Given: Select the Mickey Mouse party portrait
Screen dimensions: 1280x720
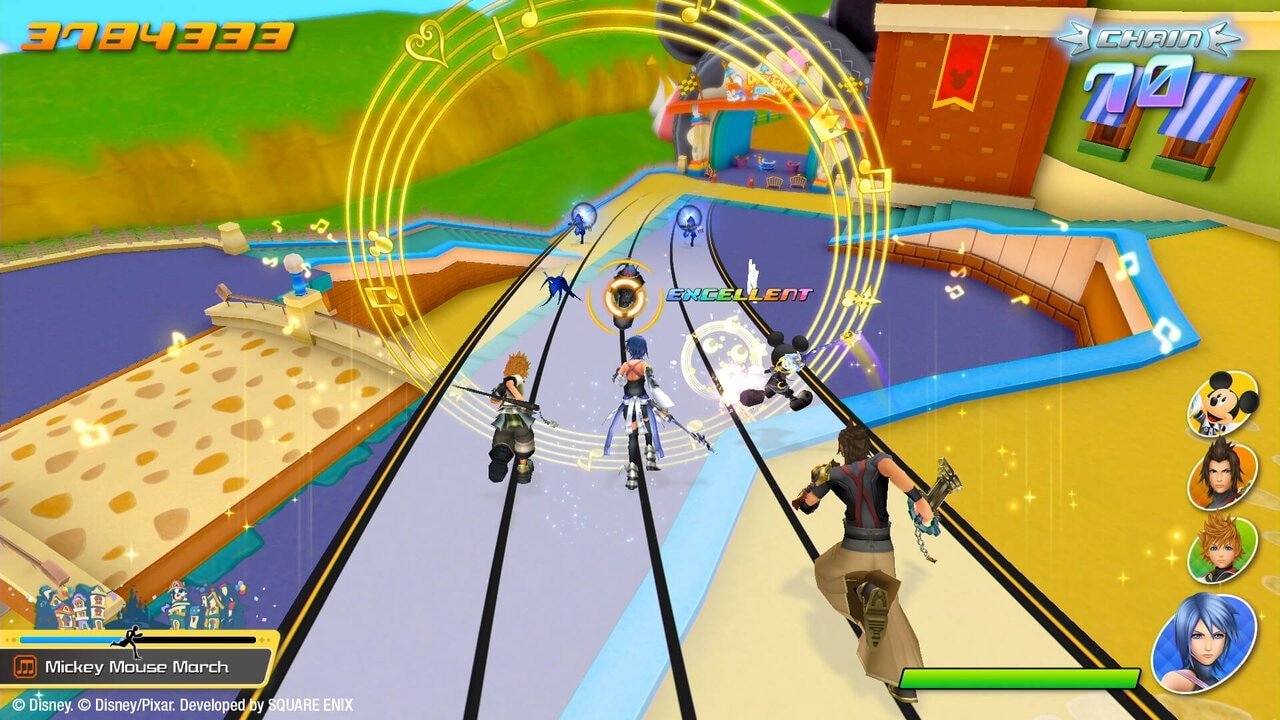Looking at the screenshot, I should coord(1222,402).
